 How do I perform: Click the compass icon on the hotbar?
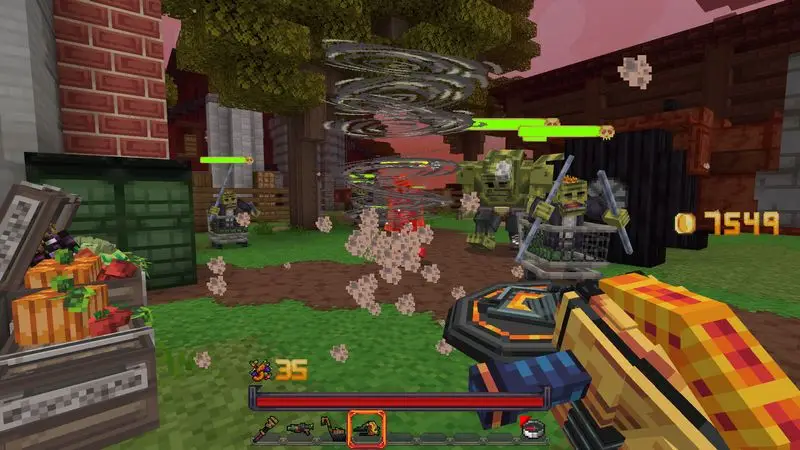point(533,427)
